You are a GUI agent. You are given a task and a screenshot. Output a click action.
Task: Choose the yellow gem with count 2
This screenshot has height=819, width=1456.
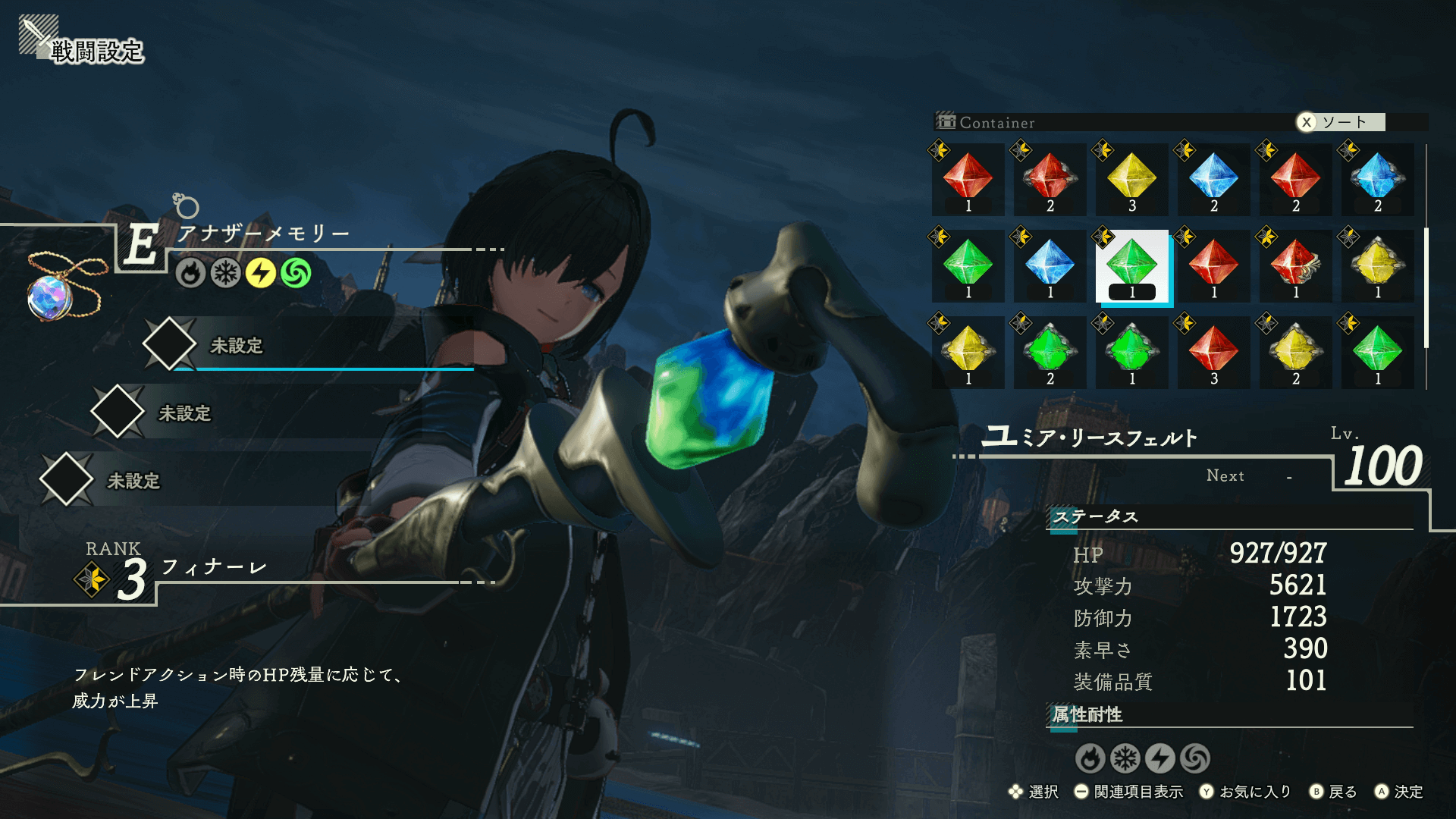[1295, 353]
